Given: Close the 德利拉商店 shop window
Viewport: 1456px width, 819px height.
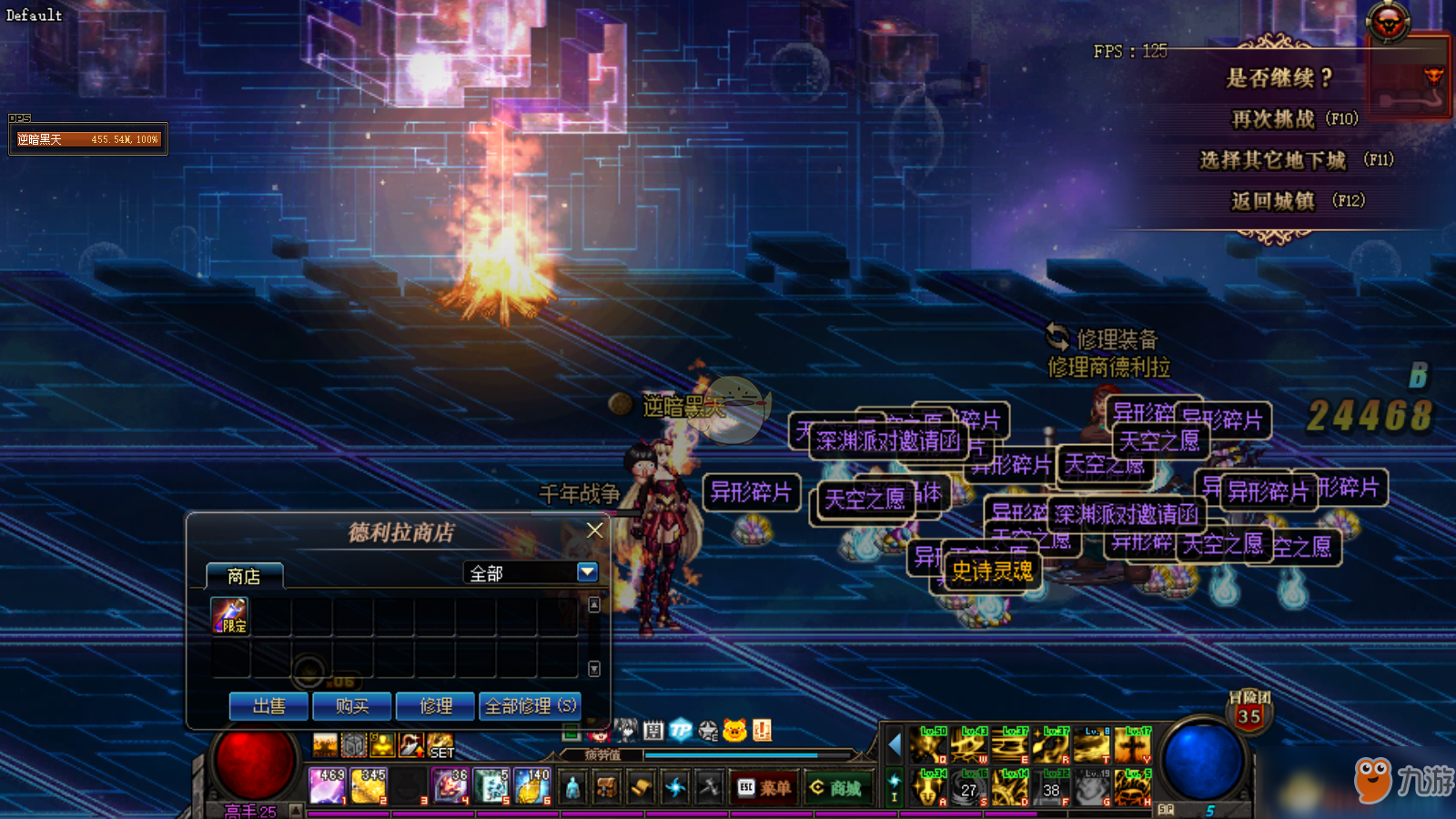Looking at the screenshot, I should click(595, 531).
